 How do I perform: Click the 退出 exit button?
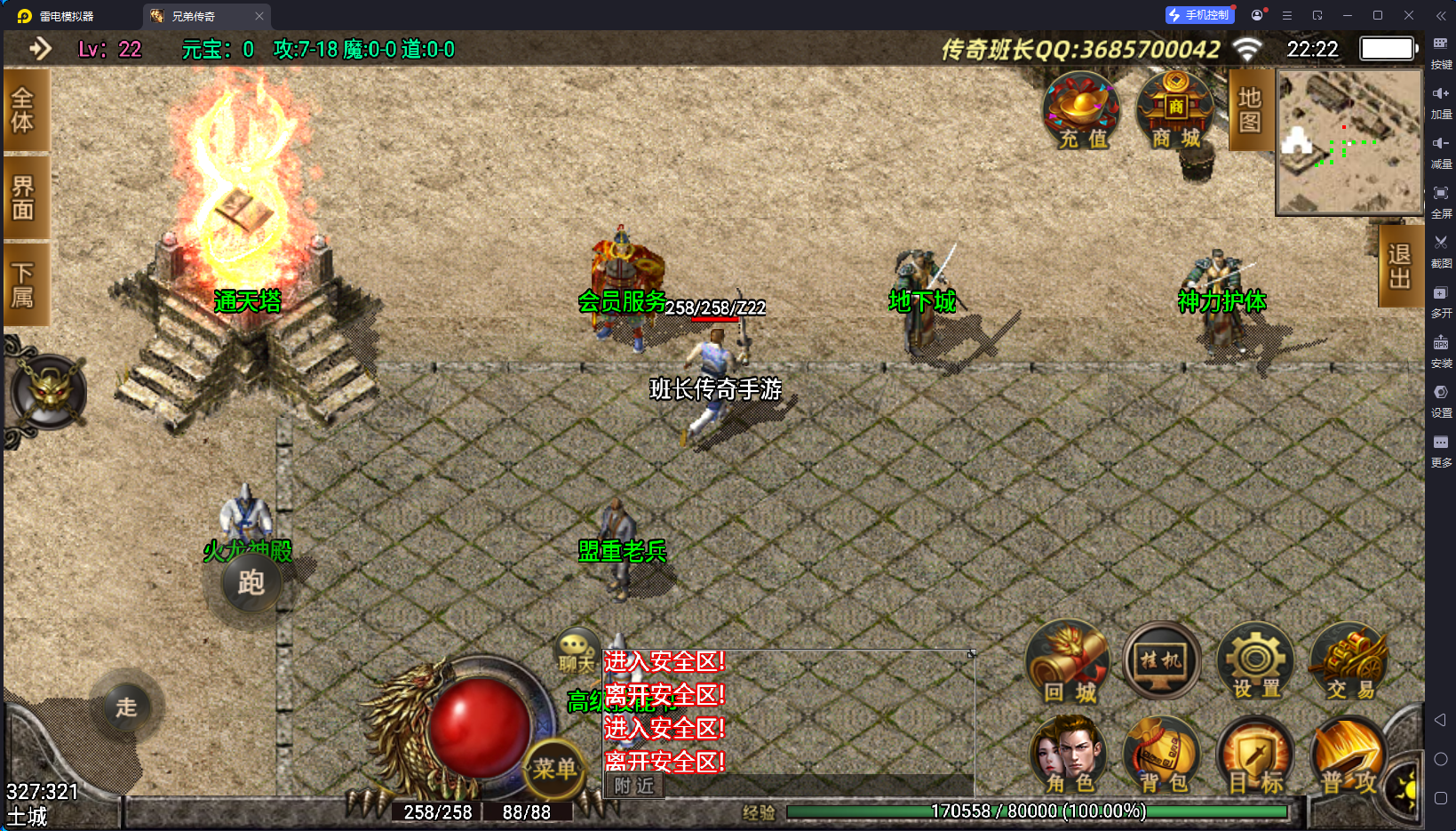point(1399,266)
